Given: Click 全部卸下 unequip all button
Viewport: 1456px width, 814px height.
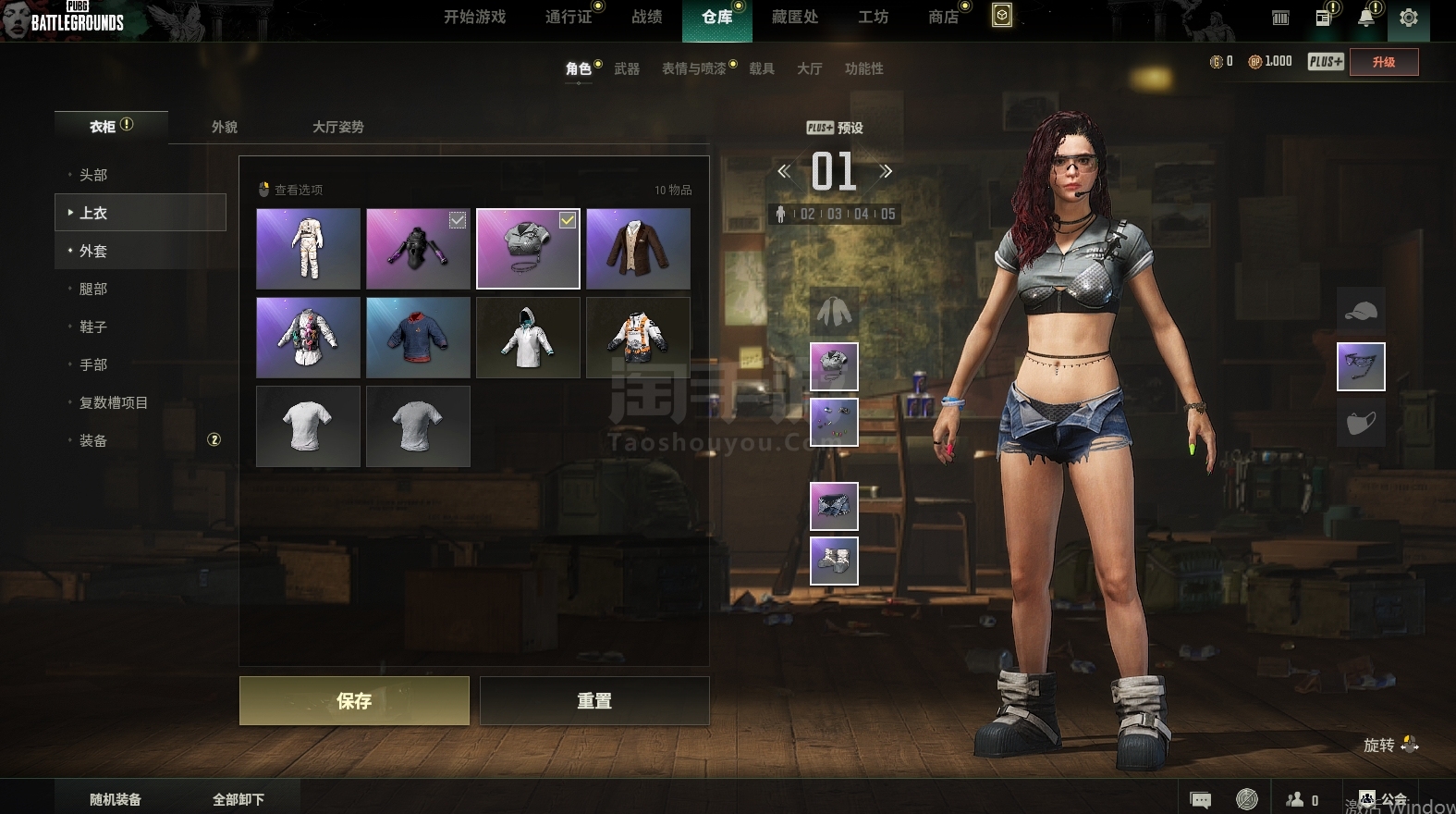Looking at the screenshot, I should [239, 799].
